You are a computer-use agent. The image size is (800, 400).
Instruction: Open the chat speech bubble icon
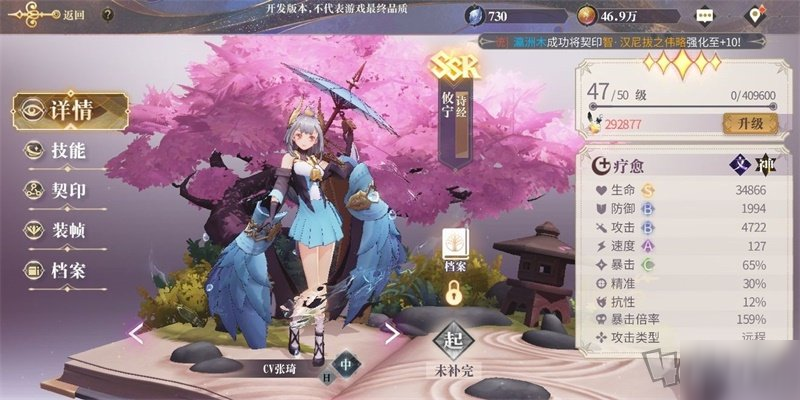click(x=707, y=16)
